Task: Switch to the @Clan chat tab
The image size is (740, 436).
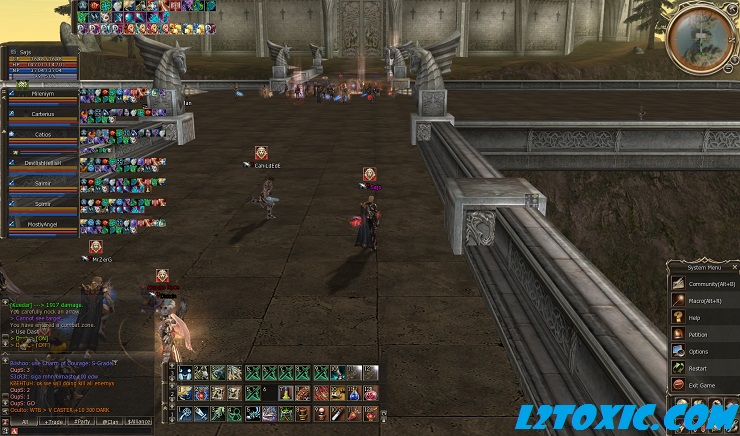Action: 109,423
